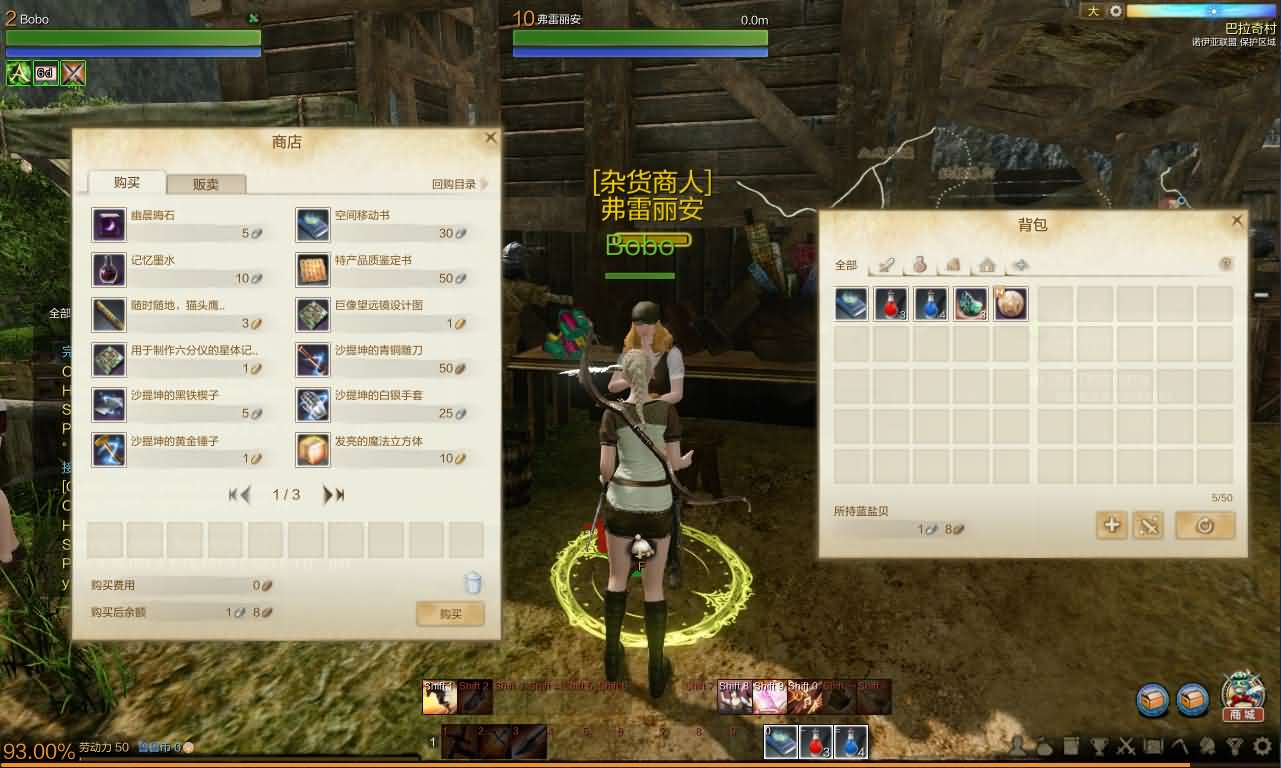
Task: Open the settings gear in the bottom menu bar
Action: click(1260, 746)
